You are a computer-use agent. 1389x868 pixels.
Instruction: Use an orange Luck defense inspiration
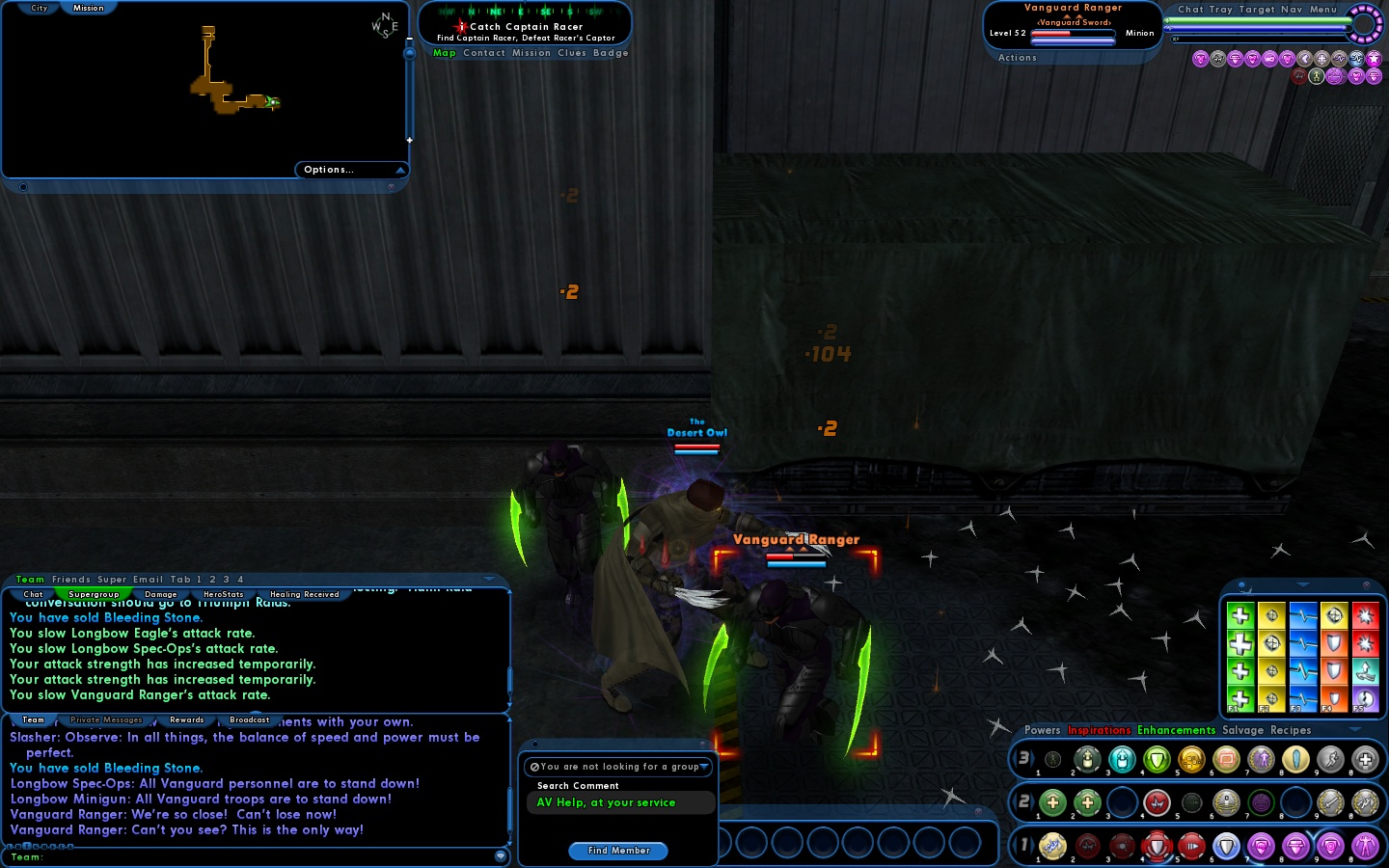tap(1336, 644)
